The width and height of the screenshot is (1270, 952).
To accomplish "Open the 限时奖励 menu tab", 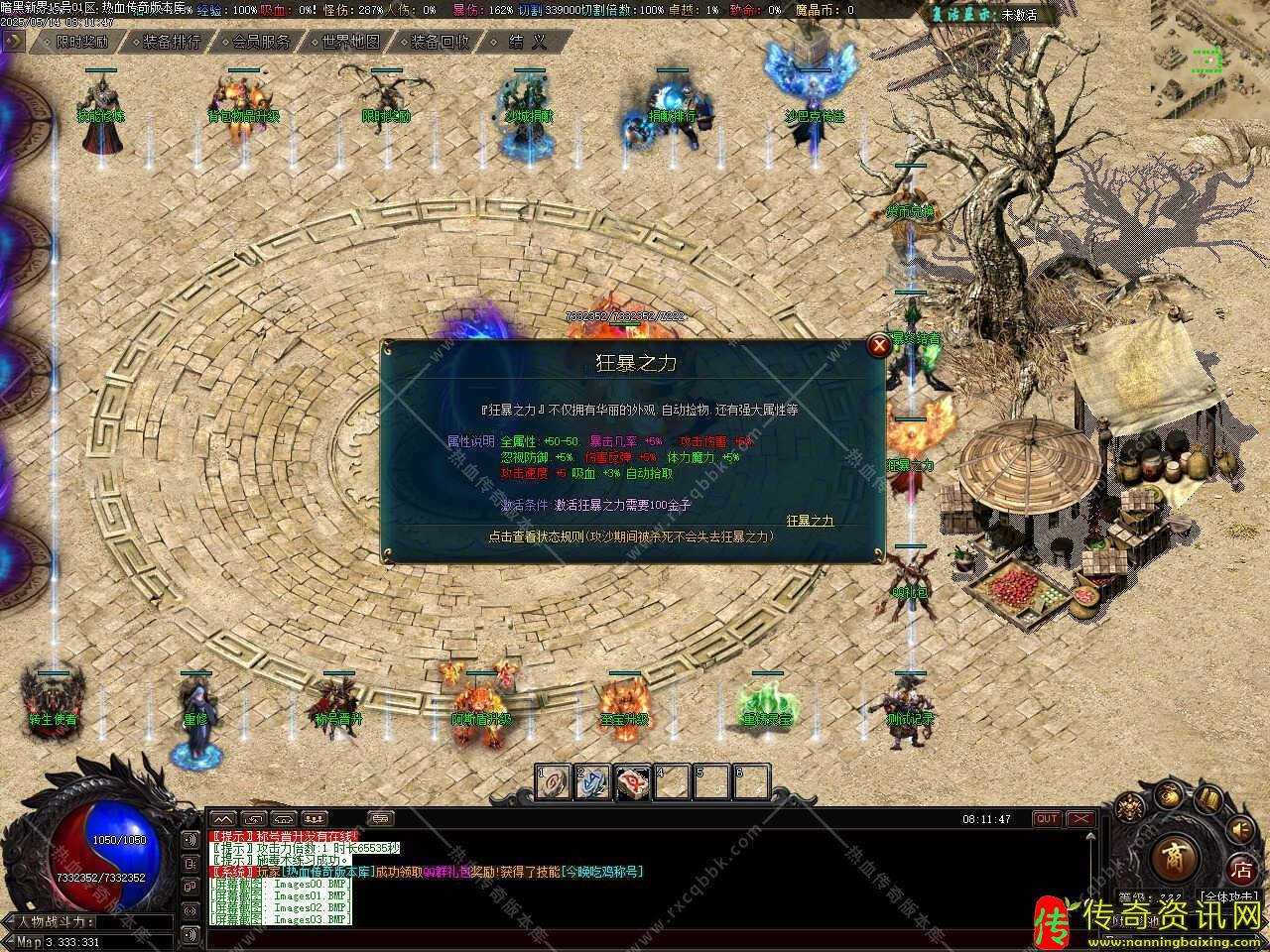I will 81,42.
